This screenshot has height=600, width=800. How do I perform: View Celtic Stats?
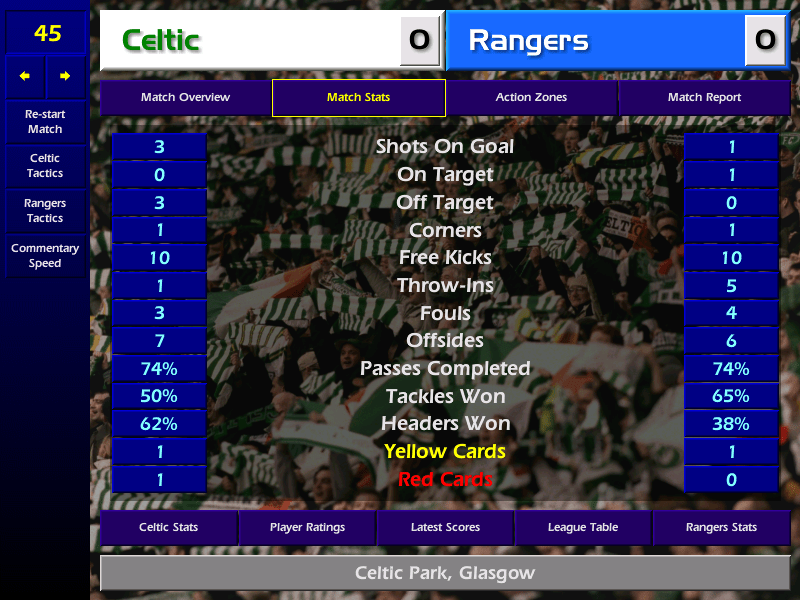coord(168,527)
